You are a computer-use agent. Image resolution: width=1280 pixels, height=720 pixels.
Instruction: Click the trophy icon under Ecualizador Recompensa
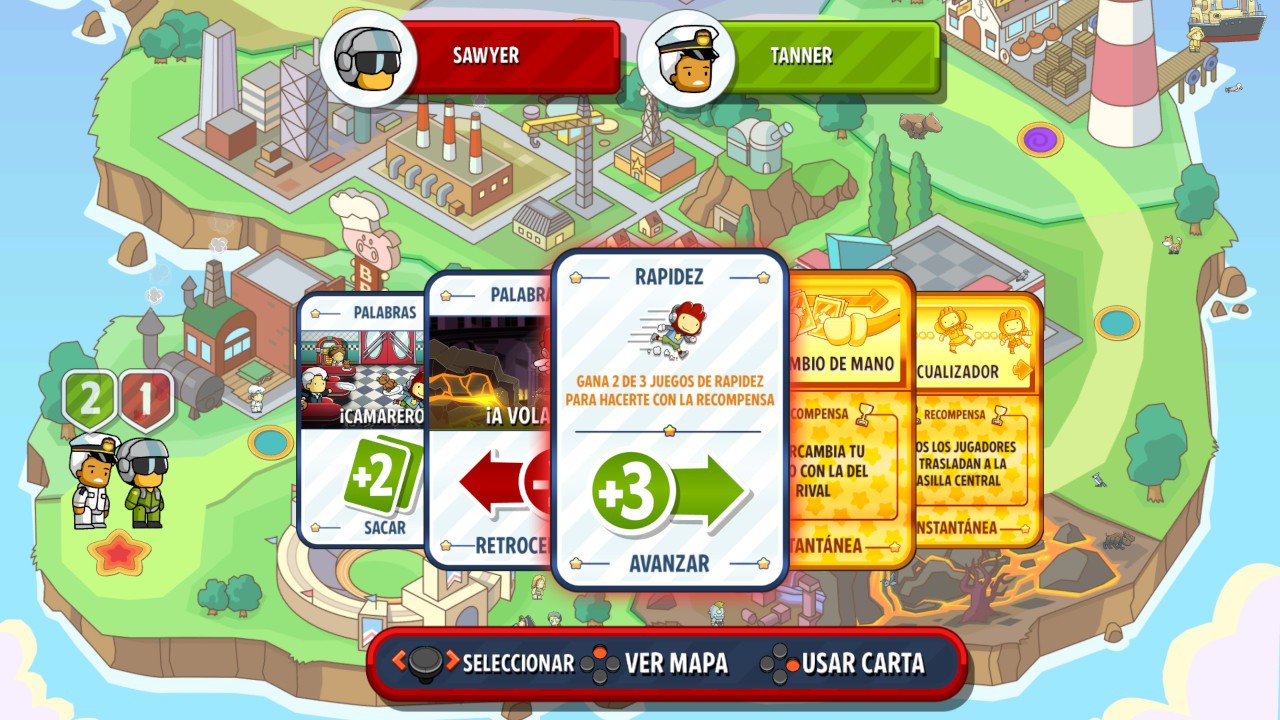997,414
